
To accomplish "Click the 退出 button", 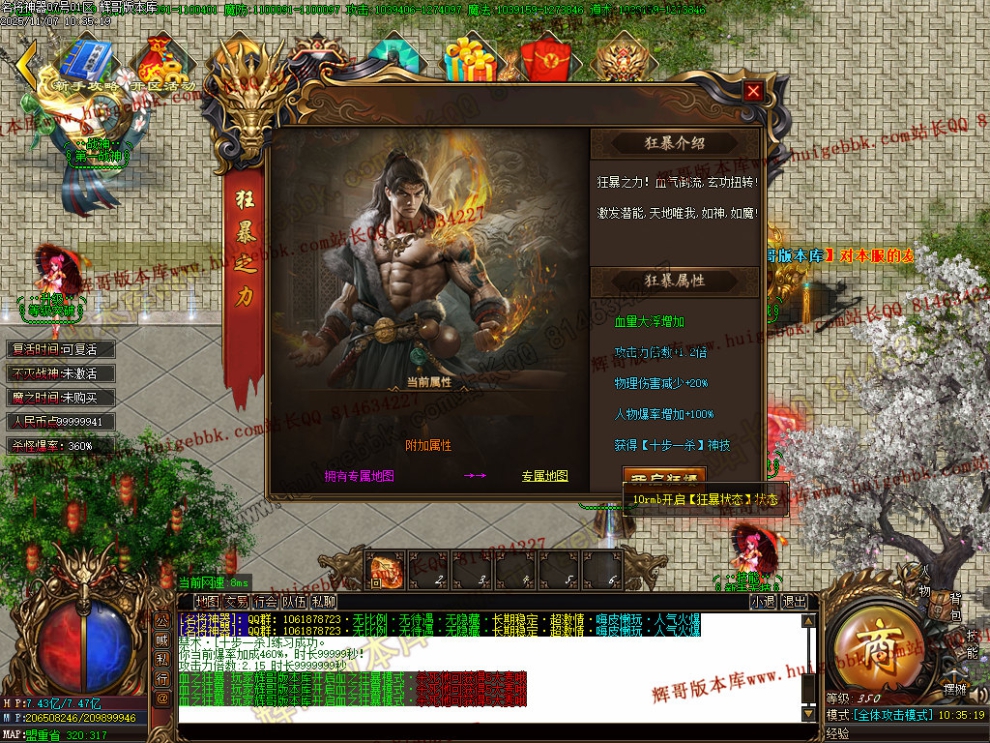I will pos(793,602).
